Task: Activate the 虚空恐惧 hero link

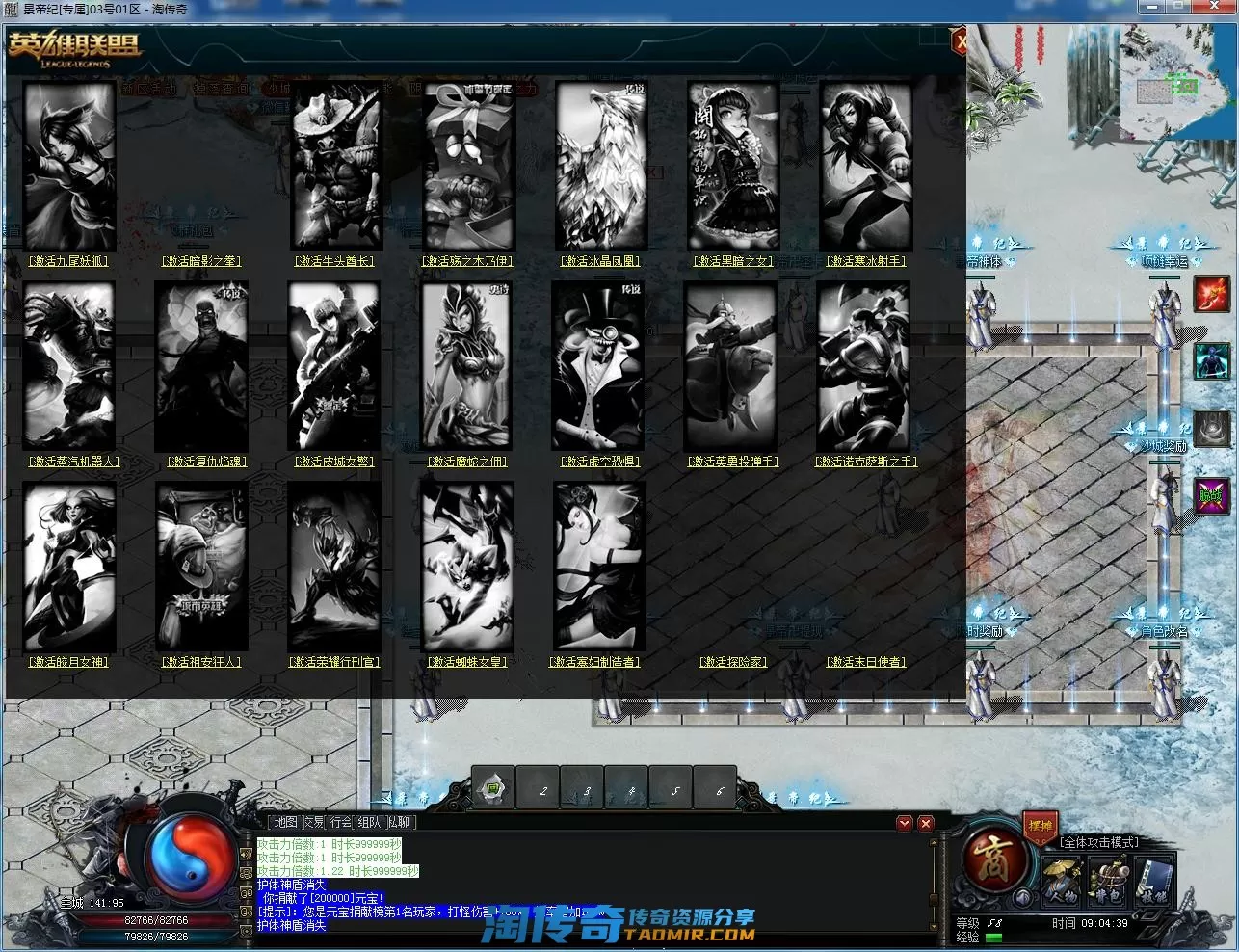Action: pyautogui.click(x=601, y=462)
